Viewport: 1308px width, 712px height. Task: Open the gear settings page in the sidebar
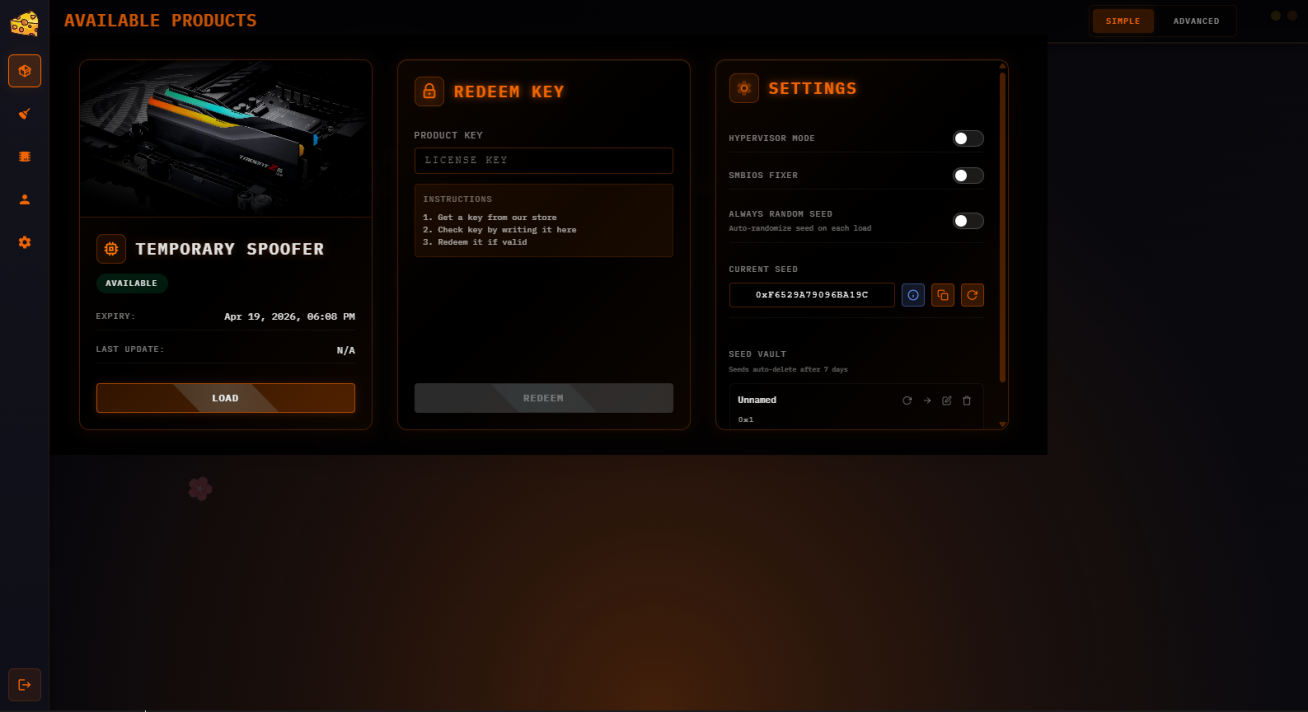coord(24,242)
